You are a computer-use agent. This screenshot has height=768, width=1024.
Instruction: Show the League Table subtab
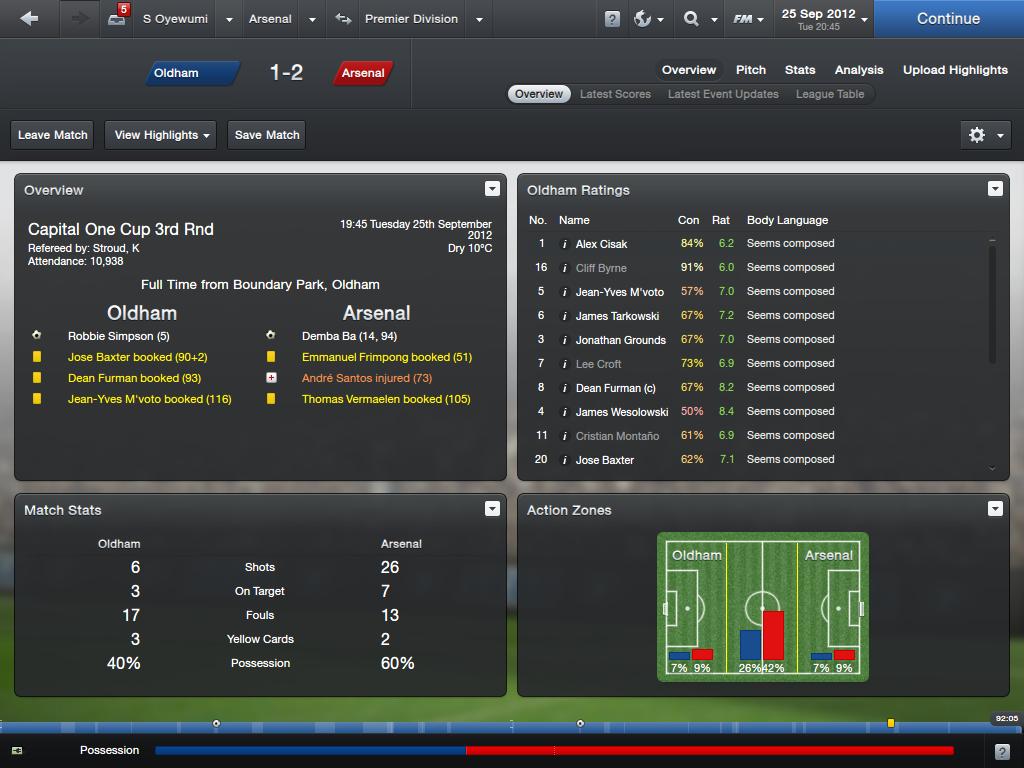pyautogui.click(x=830, y=94)
